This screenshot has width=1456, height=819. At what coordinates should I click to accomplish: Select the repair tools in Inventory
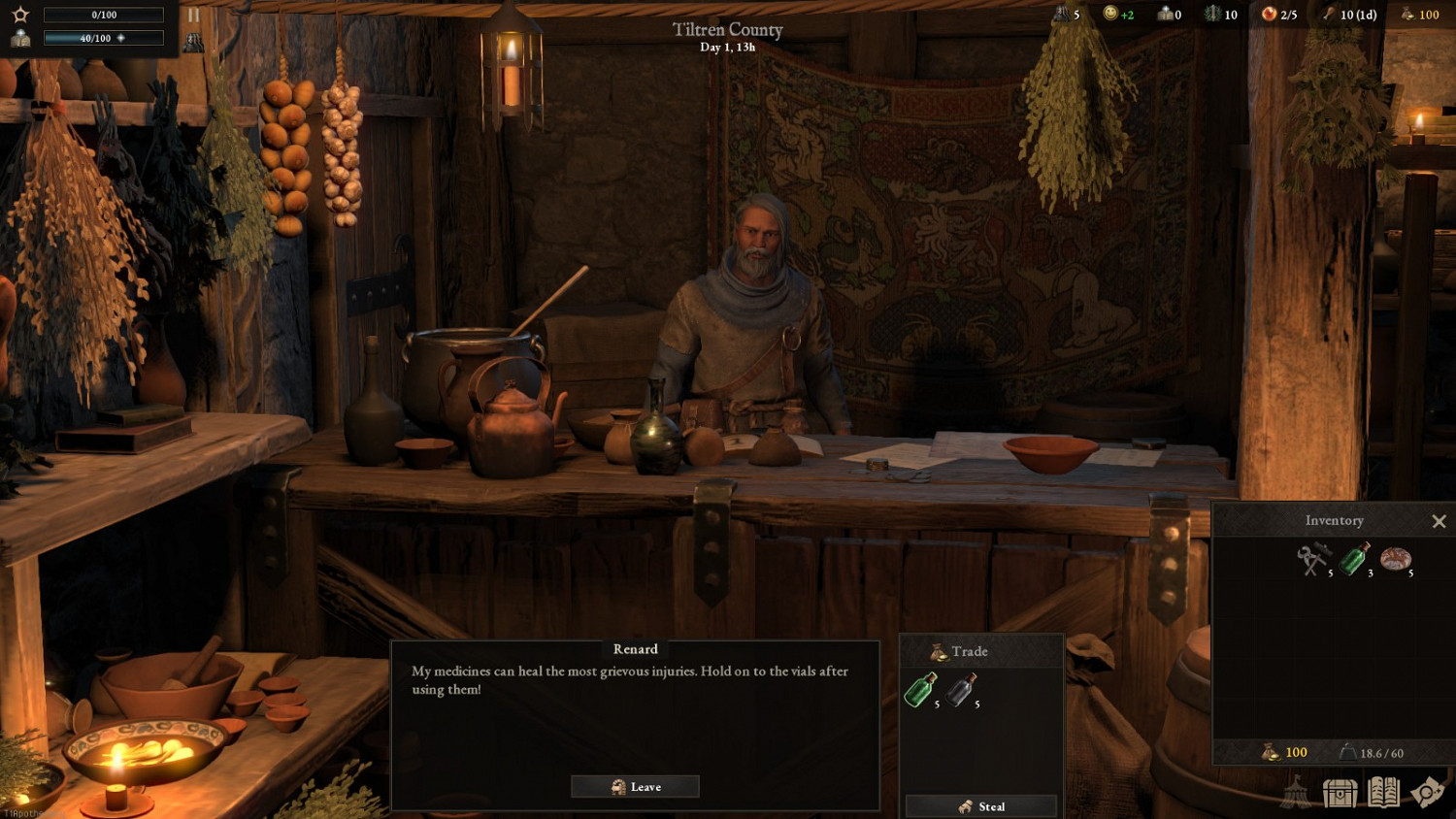click(x=1313, y=559)
